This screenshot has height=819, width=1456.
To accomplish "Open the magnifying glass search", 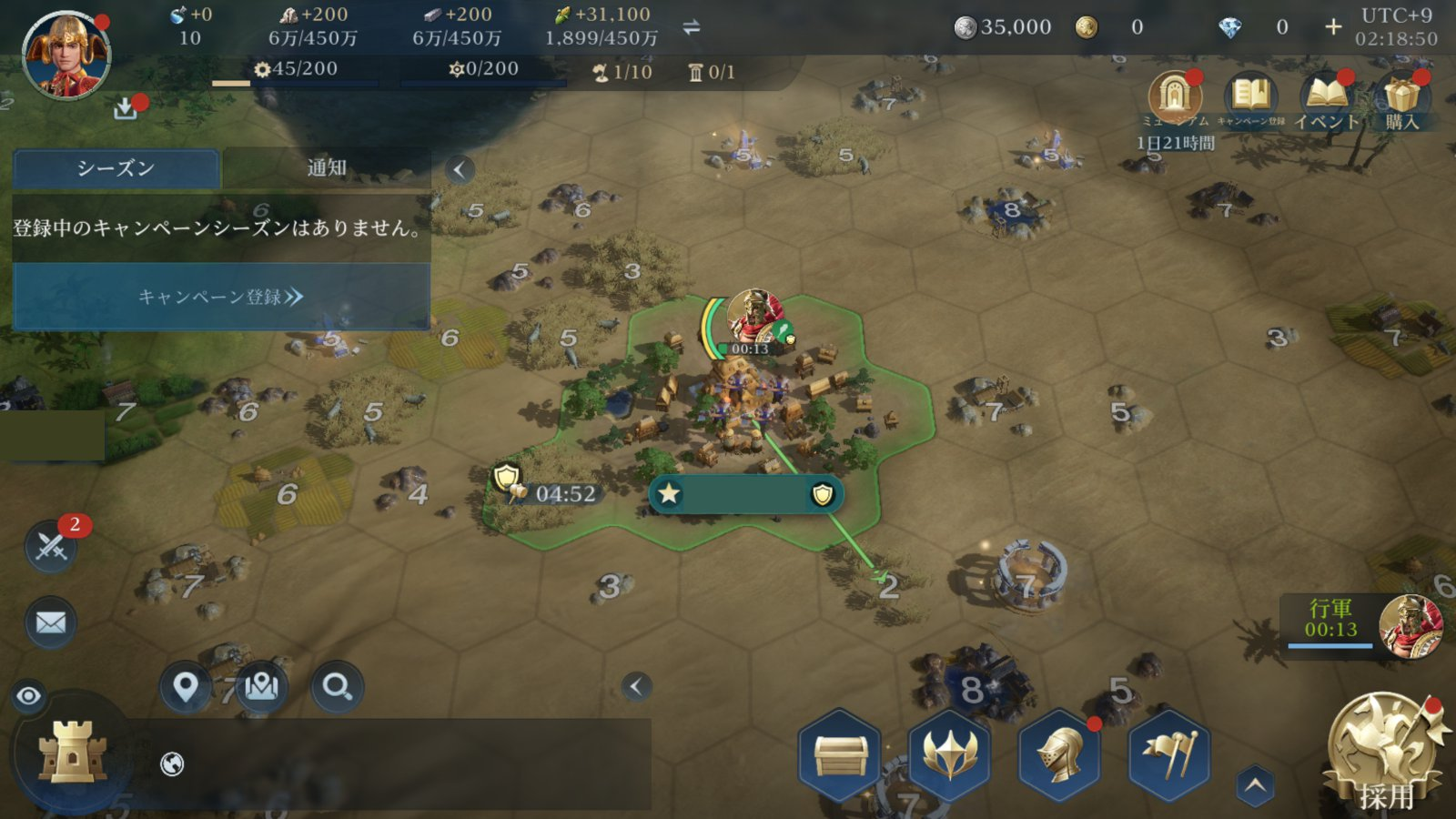I will click(x=337, y=687).
